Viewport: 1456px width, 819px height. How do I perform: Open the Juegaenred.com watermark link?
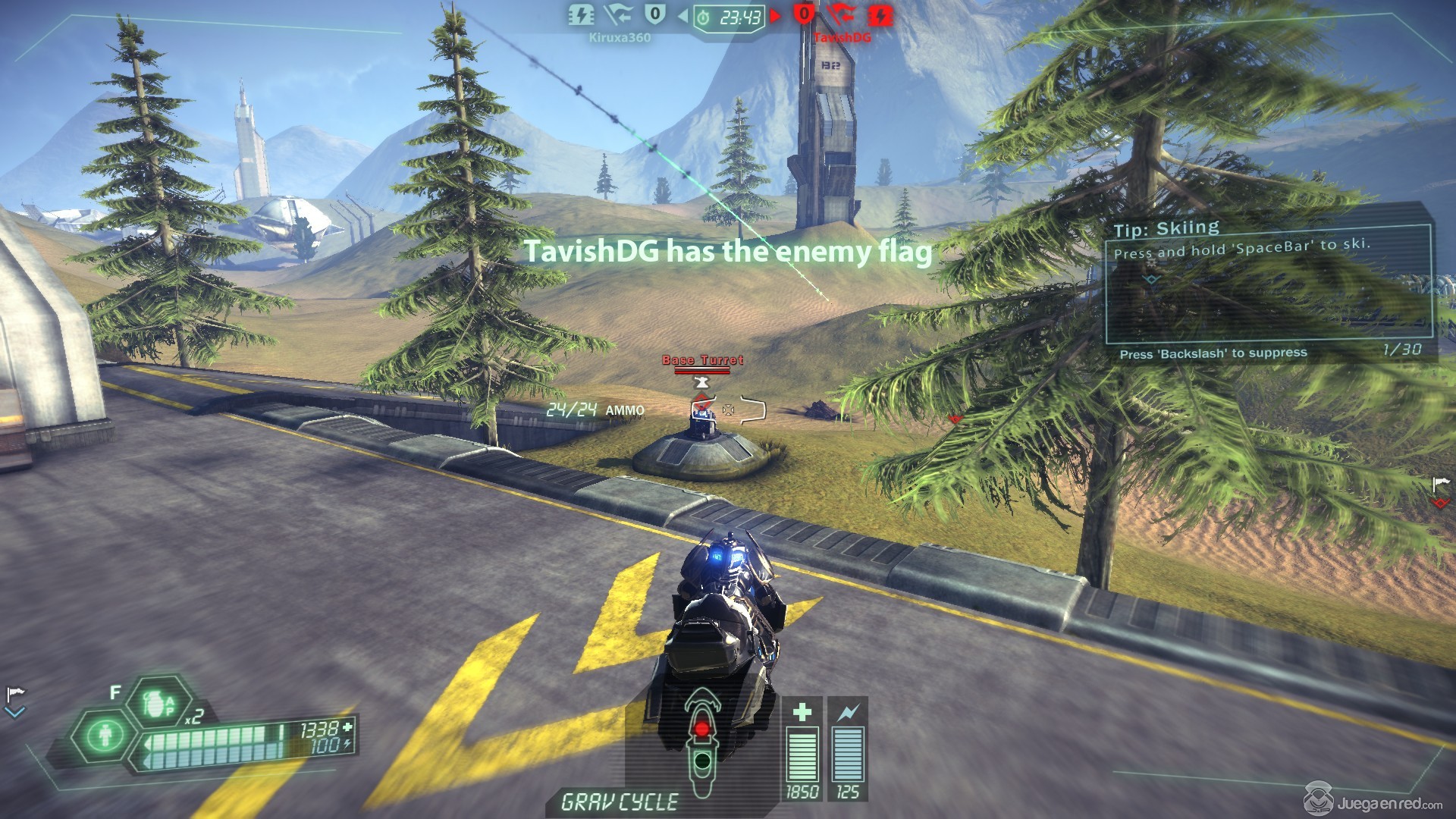pyautogui.click(x=1373, y=801)
